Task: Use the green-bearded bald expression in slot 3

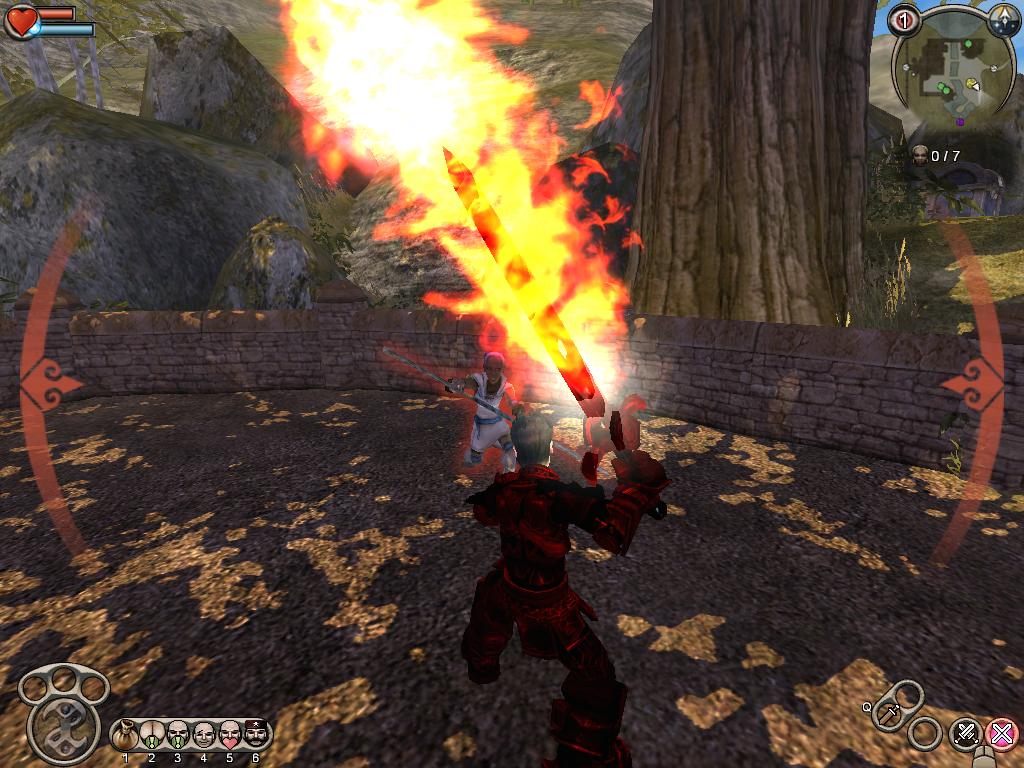Action: [178, 735]
